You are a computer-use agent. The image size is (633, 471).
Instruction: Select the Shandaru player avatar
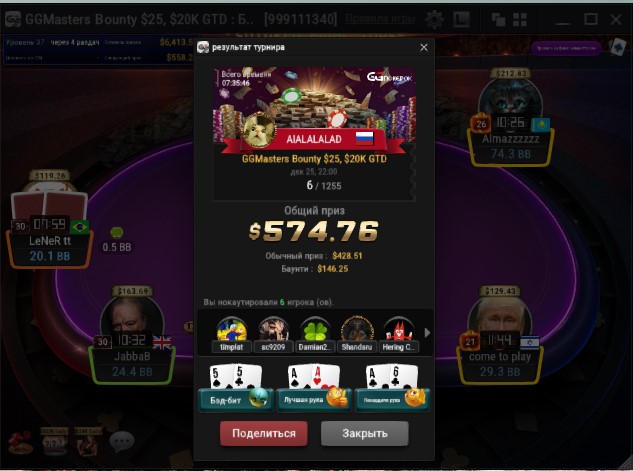point(356,331)
